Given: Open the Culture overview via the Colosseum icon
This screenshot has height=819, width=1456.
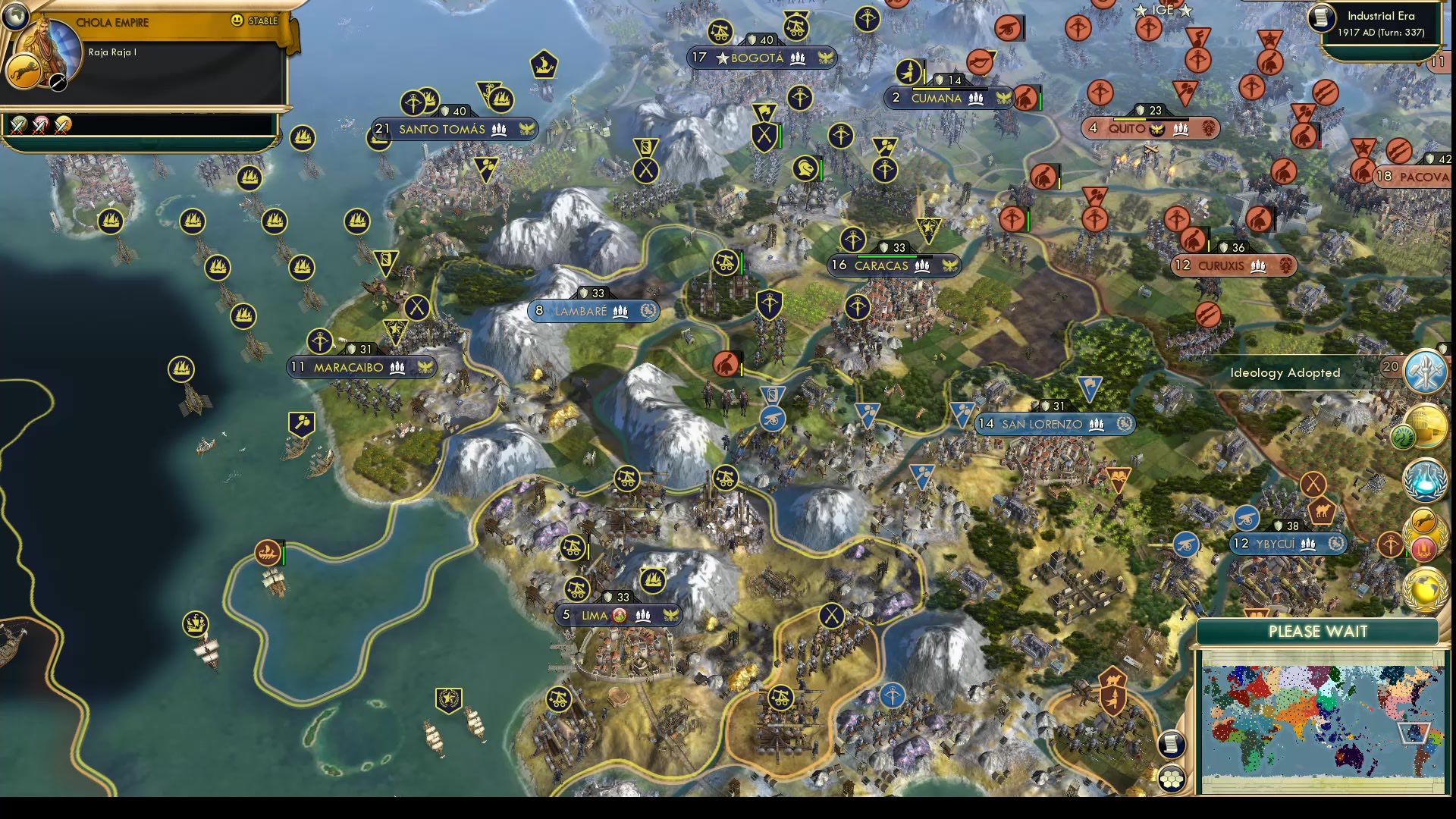Looking at the screenshot, I should pos(1426,424).
